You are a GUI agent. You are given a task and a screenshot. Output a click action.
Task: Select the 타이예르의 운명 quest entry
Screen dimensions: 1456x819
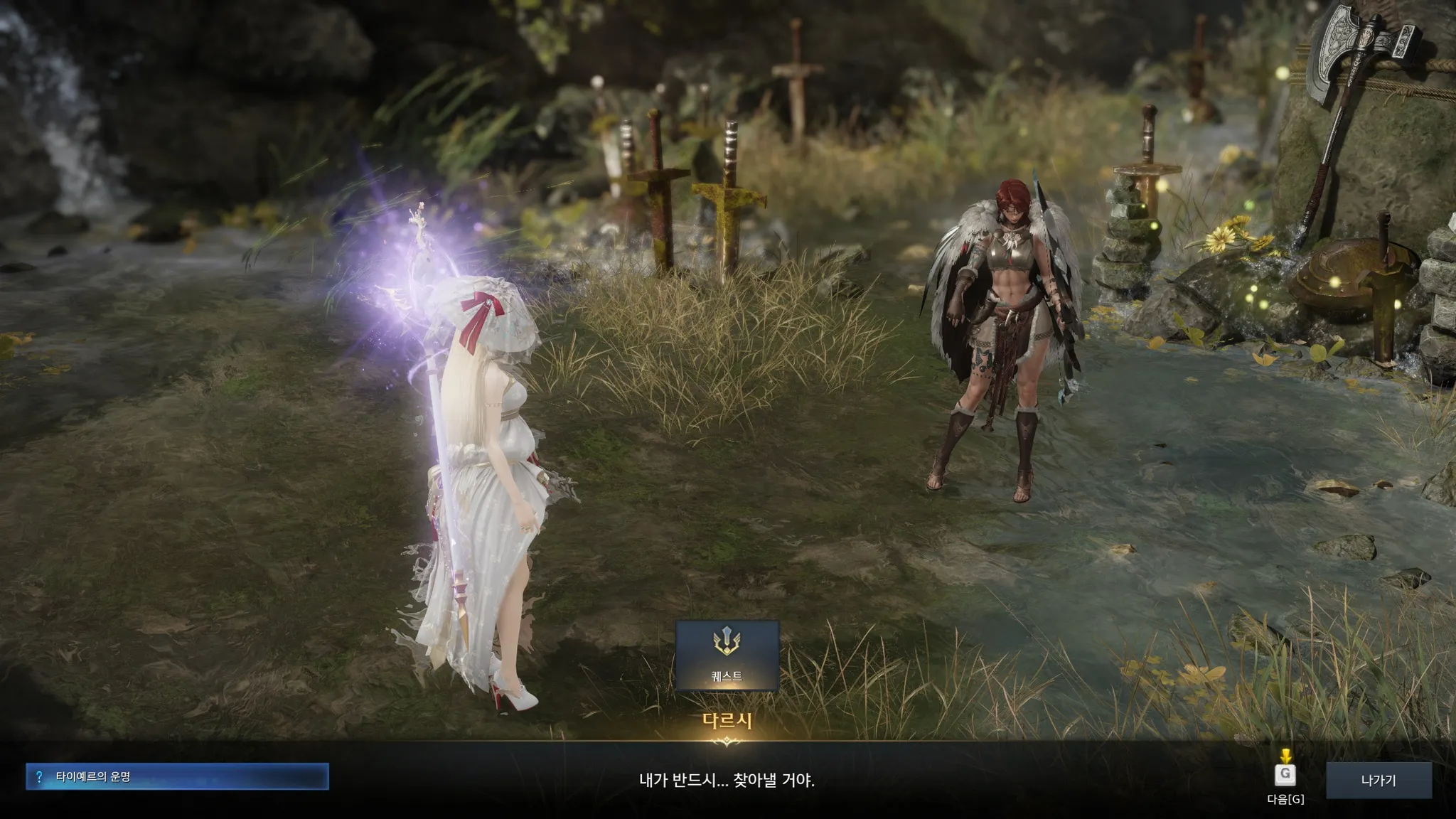coord(177,777)
